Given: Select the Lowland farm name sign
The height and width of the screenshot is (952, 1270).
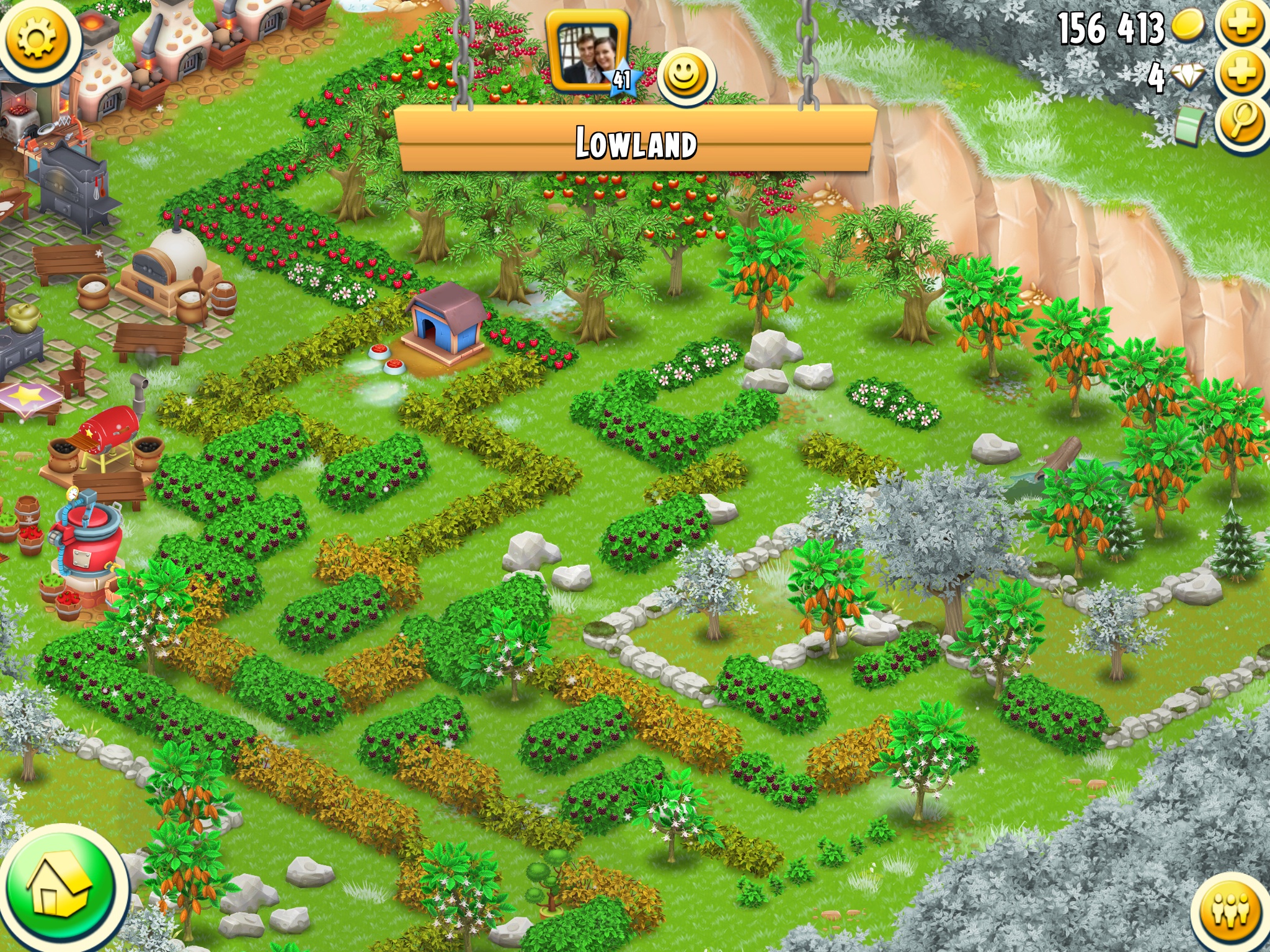Looking at the screenshot, I should pyautogui.click(x=636, y=141).
